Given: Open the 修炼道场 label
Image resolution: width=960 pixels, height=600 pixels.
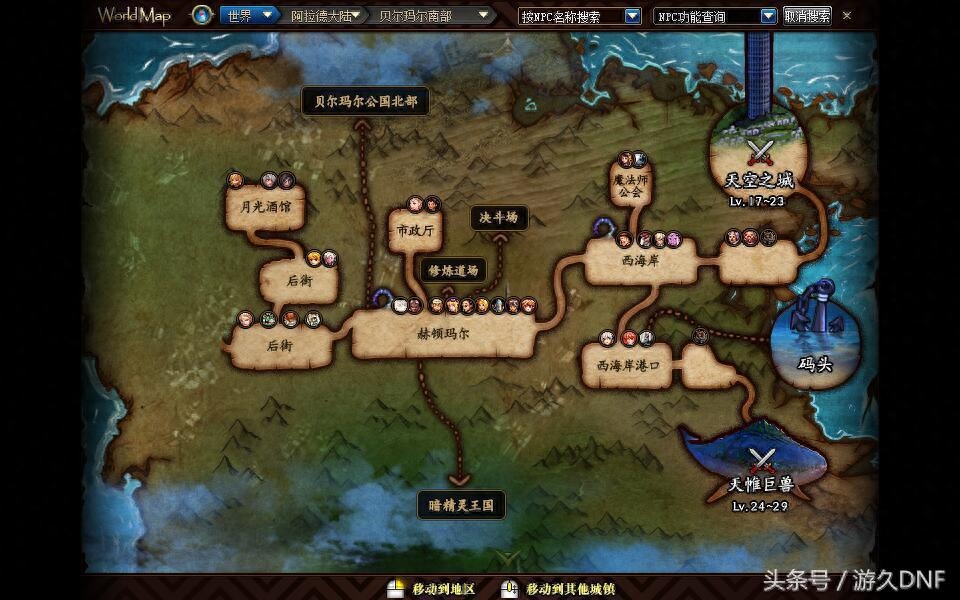Looking at the screenshot, I should (453, 270).
